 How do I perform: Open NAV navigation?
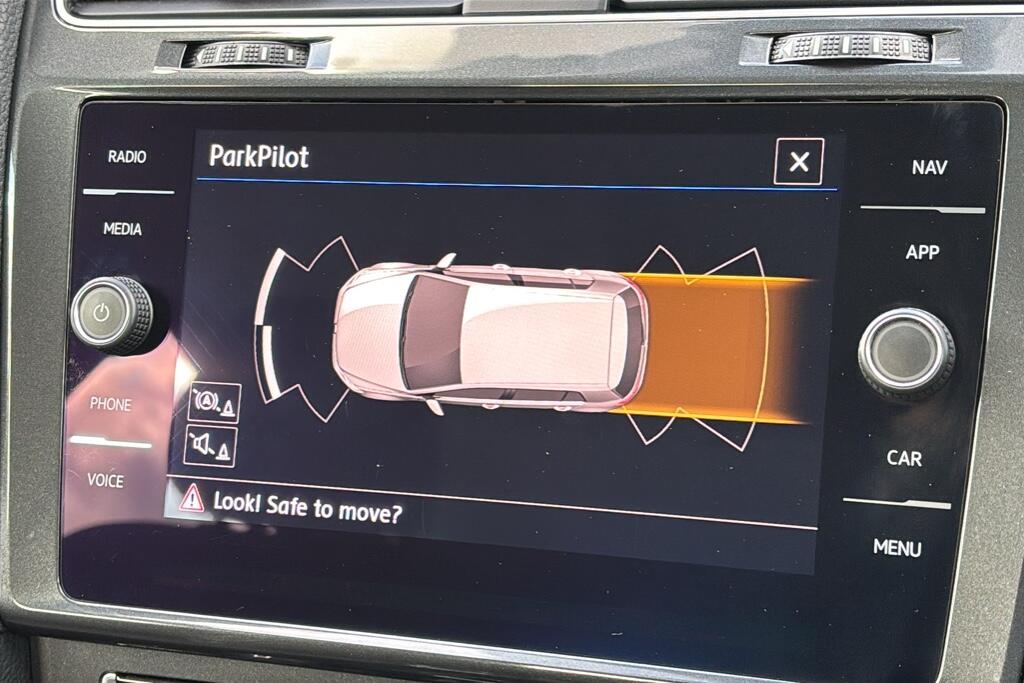click(x=929, y=168)
